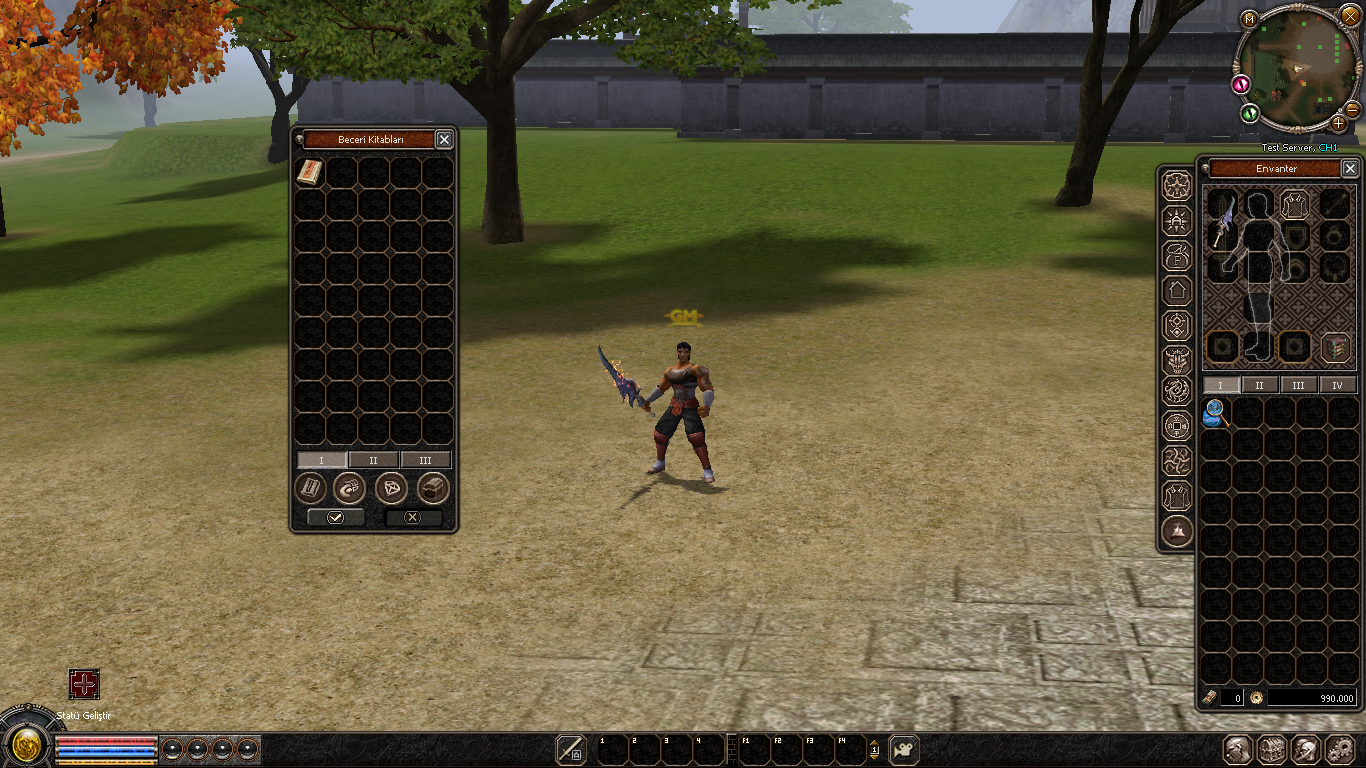Close the Beceri Kitapları window
The height and width of the screenshot is (768, 1366).
[444, 140]
